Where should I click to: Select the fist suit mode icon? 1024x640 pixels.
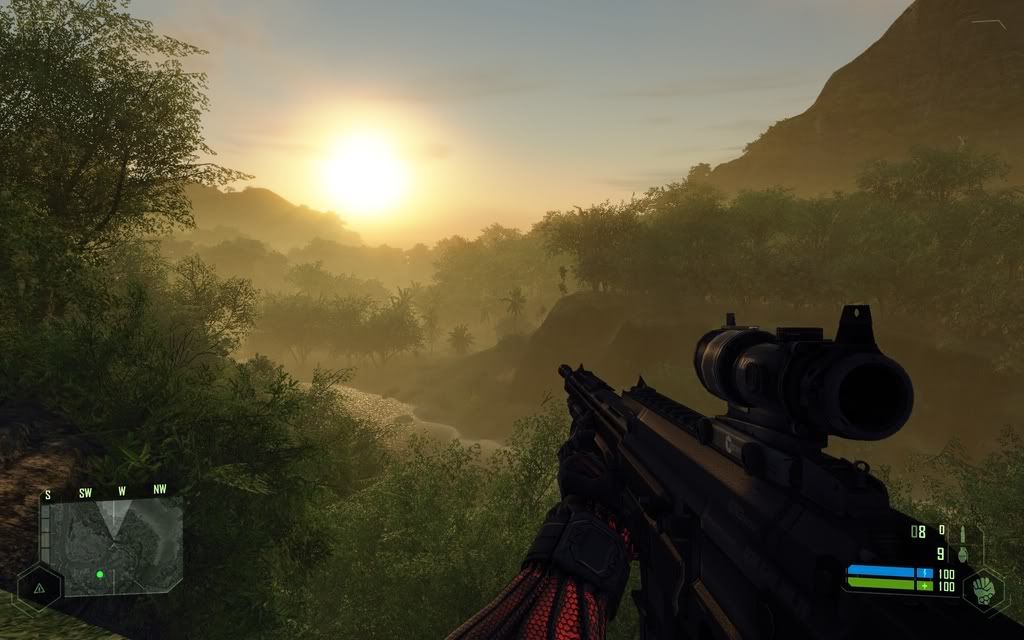984,589
